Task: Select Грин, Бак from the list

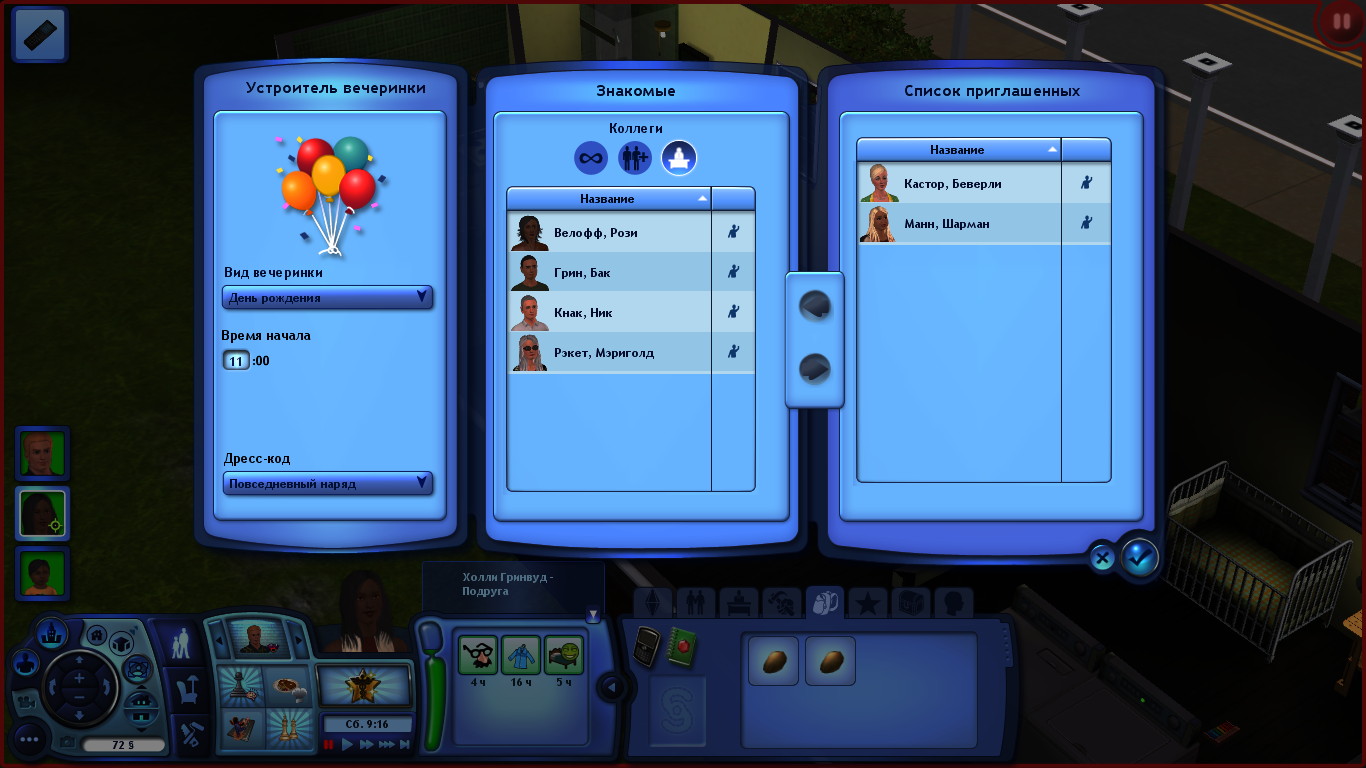Action: 608,273
